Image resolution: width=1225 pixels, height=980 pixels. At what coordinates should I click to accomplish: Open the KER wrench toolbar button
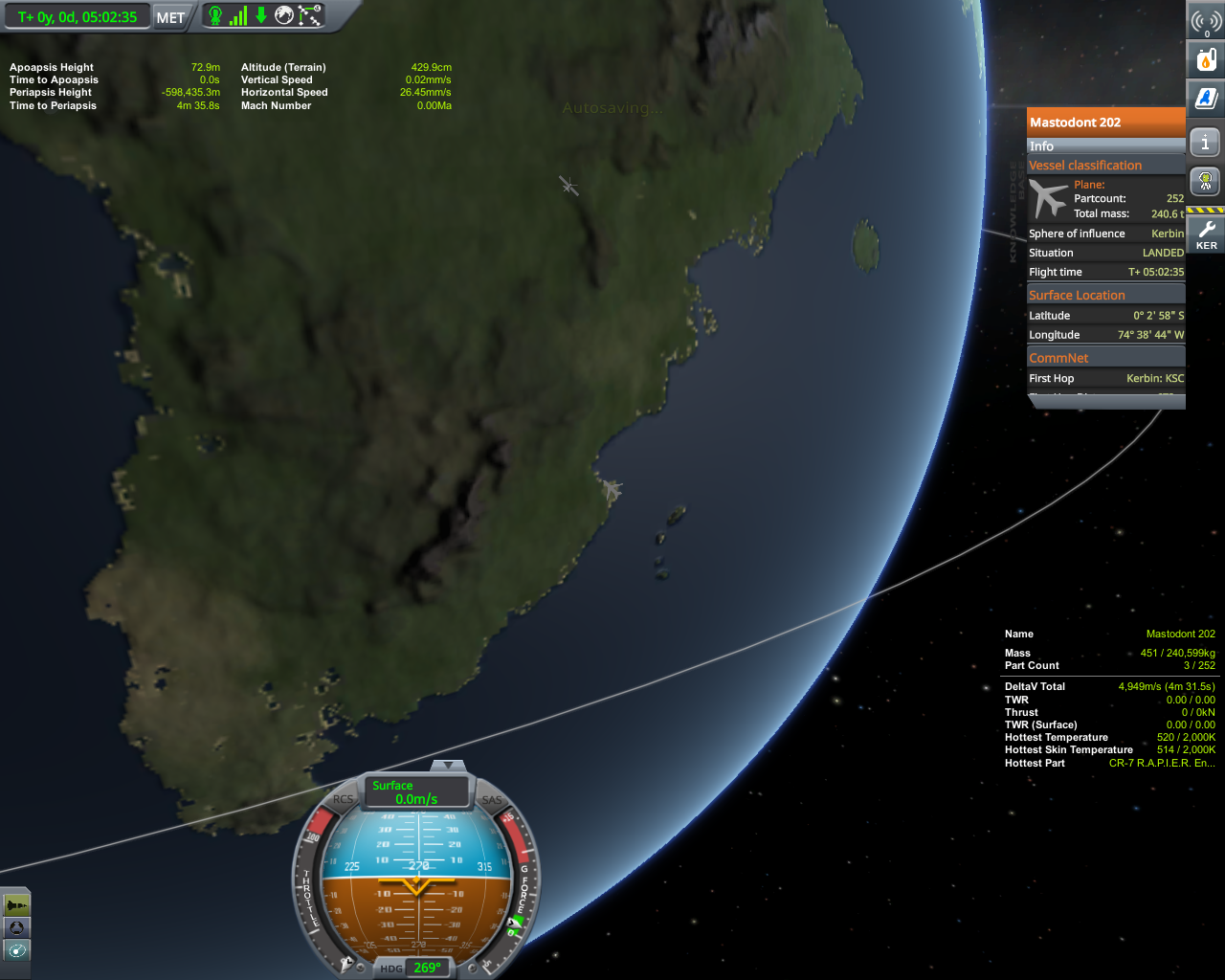point(1206,234)
